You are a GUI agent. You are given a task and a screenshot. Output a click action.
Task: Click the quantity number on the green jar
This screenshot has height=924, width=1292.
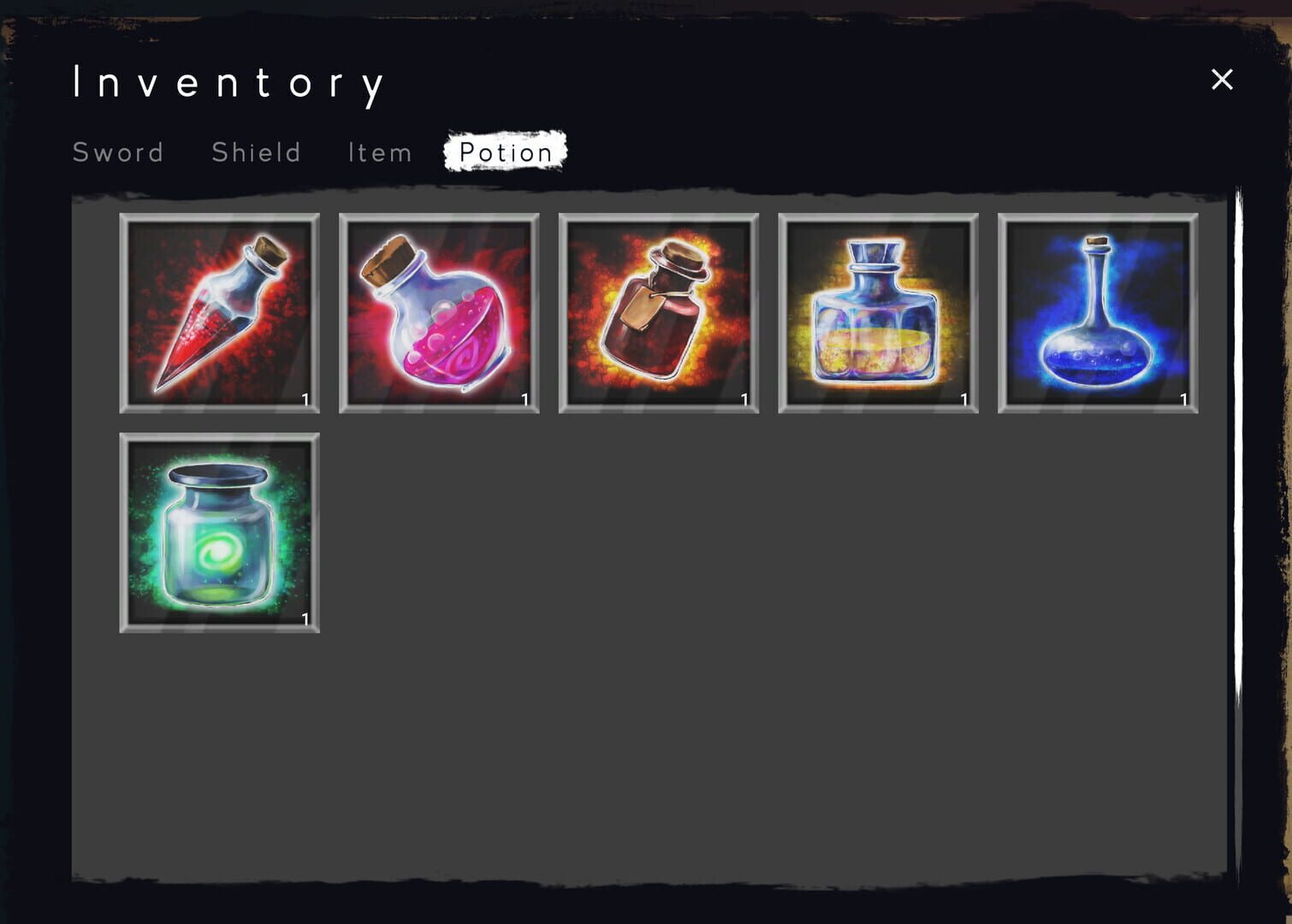pos(305,617)
